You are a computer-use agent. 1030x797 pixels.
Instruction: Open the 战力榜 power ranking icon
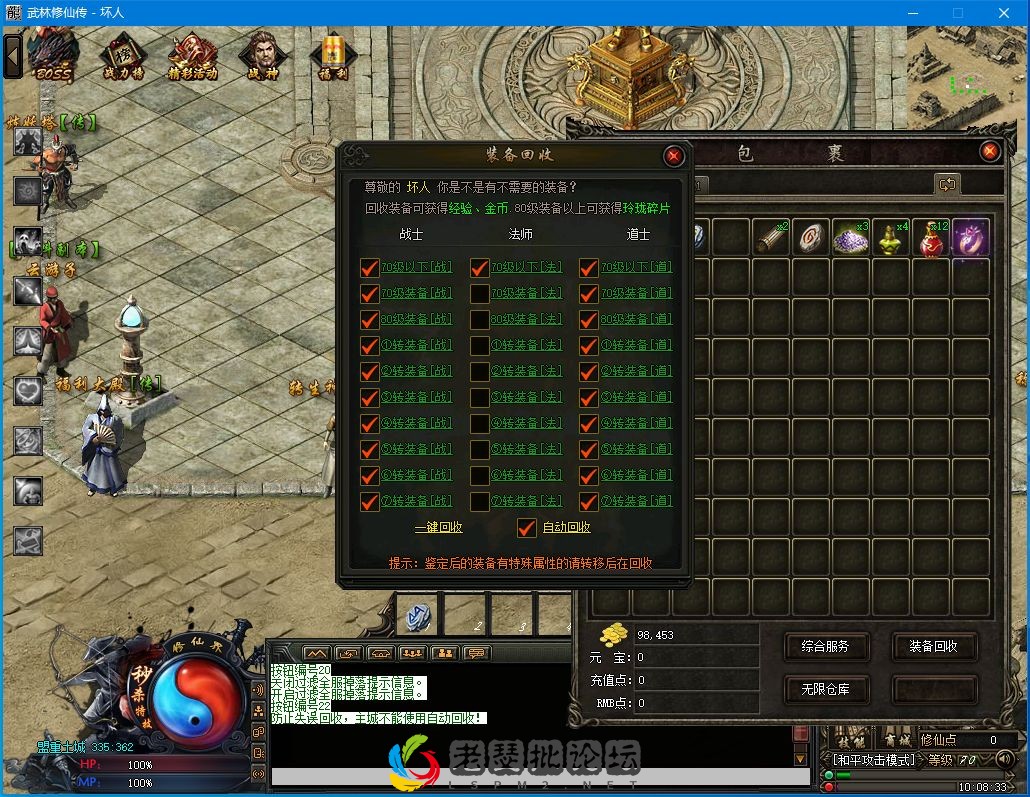(x=124, y=55)
